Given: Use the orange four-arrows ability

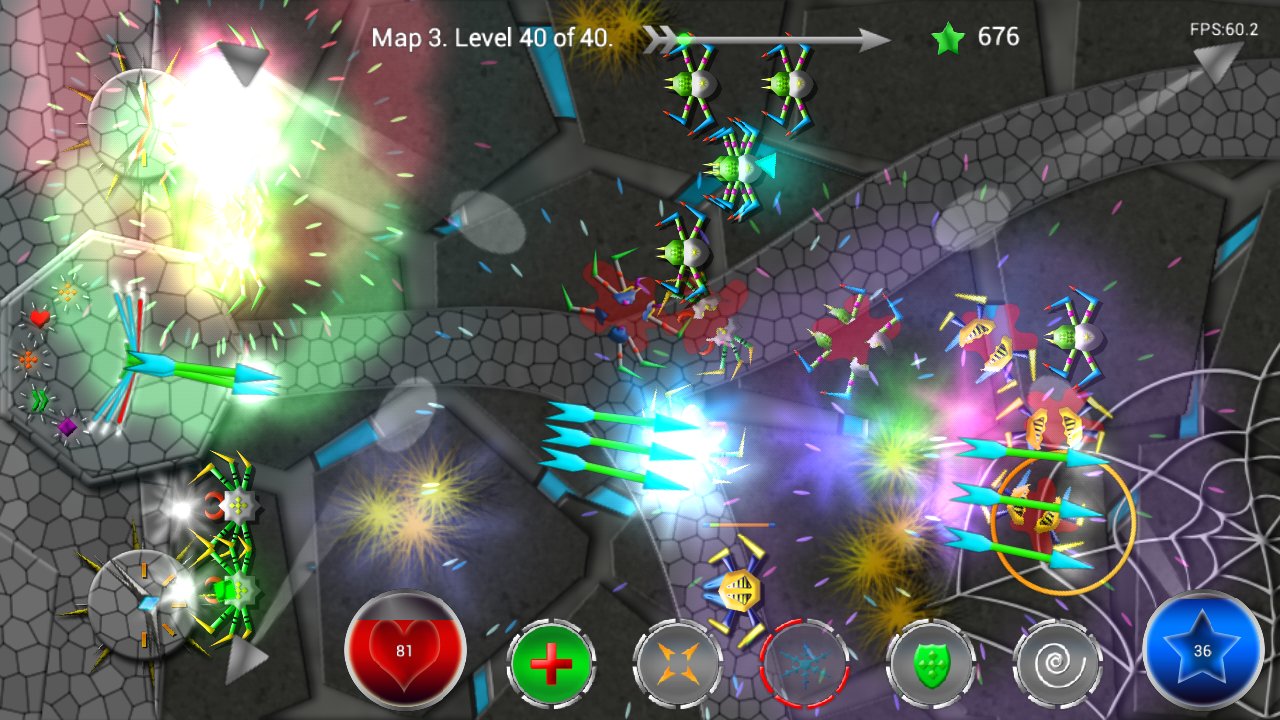Looking at the screenshot, I should pyautogui.click(x=677, y=664).
